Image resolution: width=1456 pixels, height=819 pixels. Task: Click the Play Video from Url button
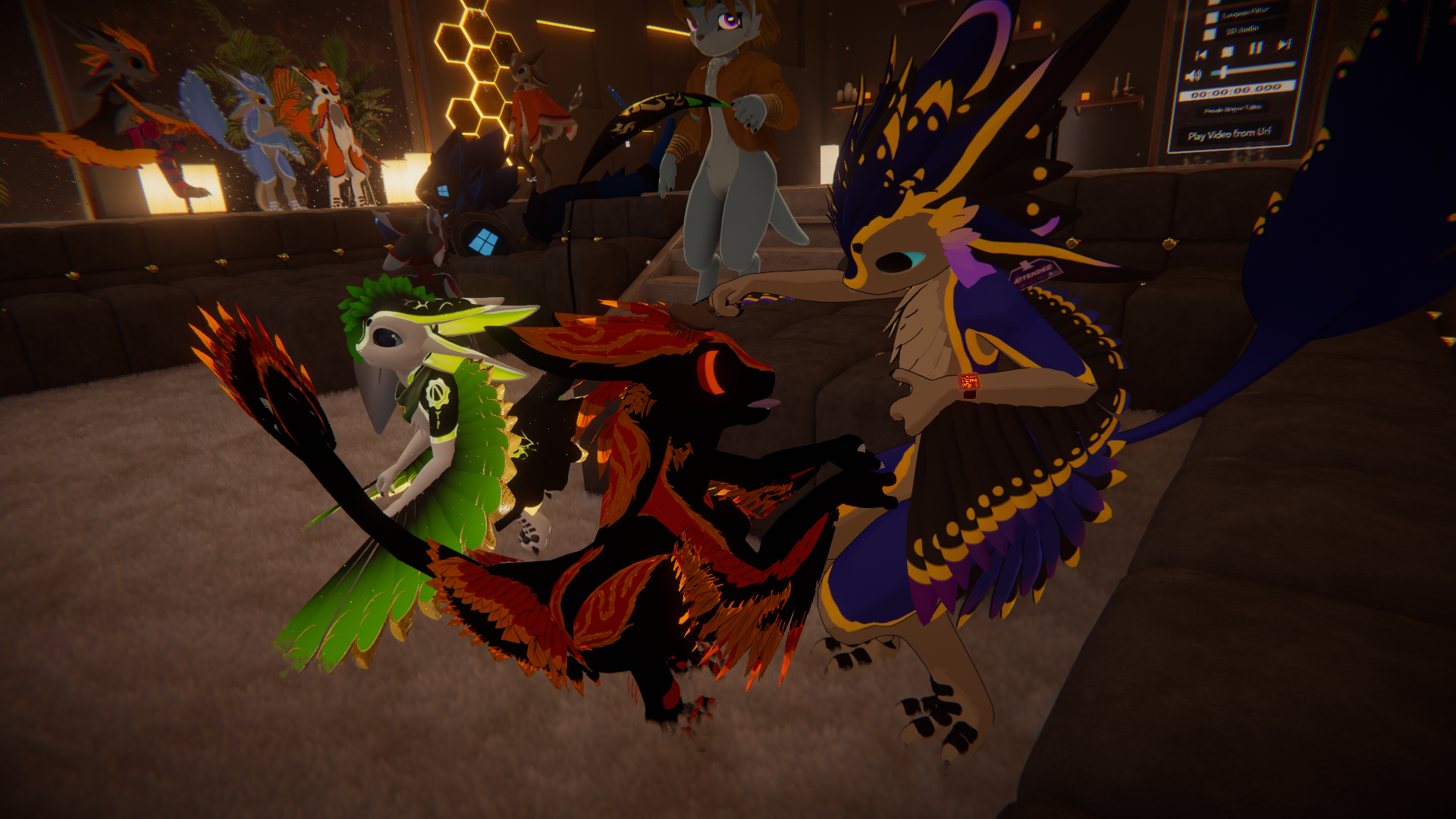[x=1229, y=134]
